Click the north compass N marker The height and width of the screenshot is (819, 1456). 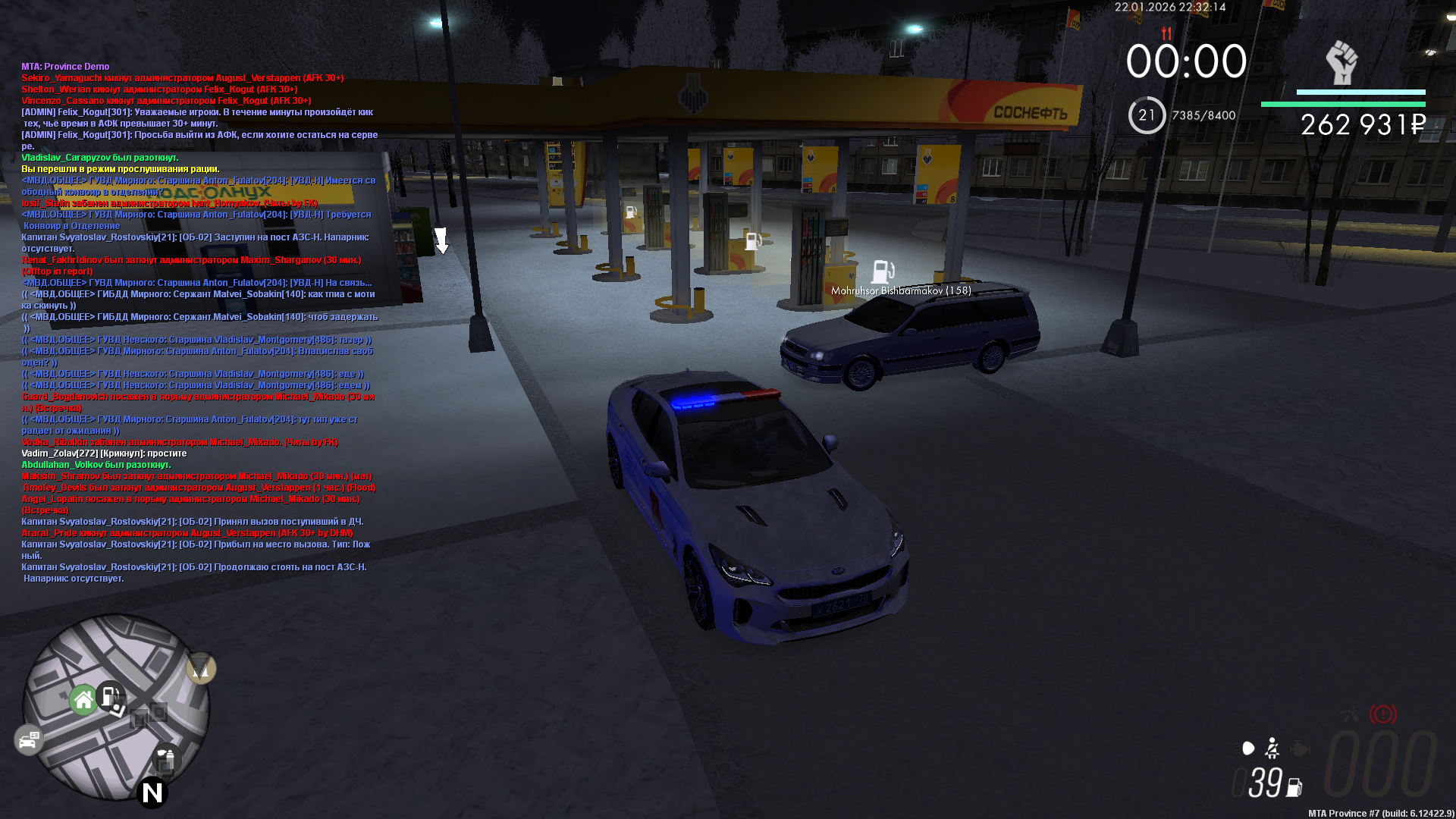pyautogui.click(x=152, y=792)
